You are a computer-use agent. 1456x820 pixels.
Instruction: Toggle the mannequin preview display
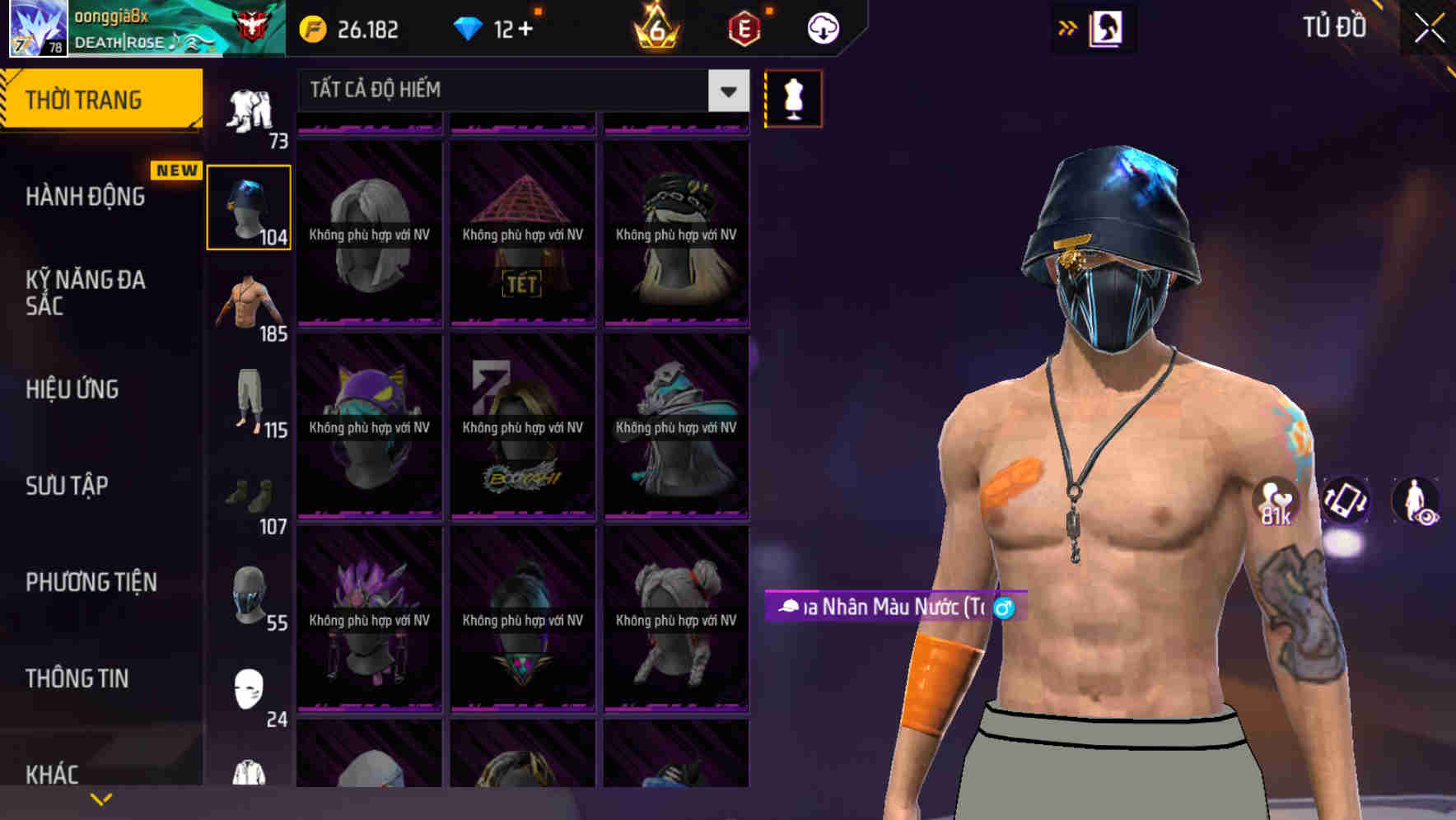click(793, 99)
